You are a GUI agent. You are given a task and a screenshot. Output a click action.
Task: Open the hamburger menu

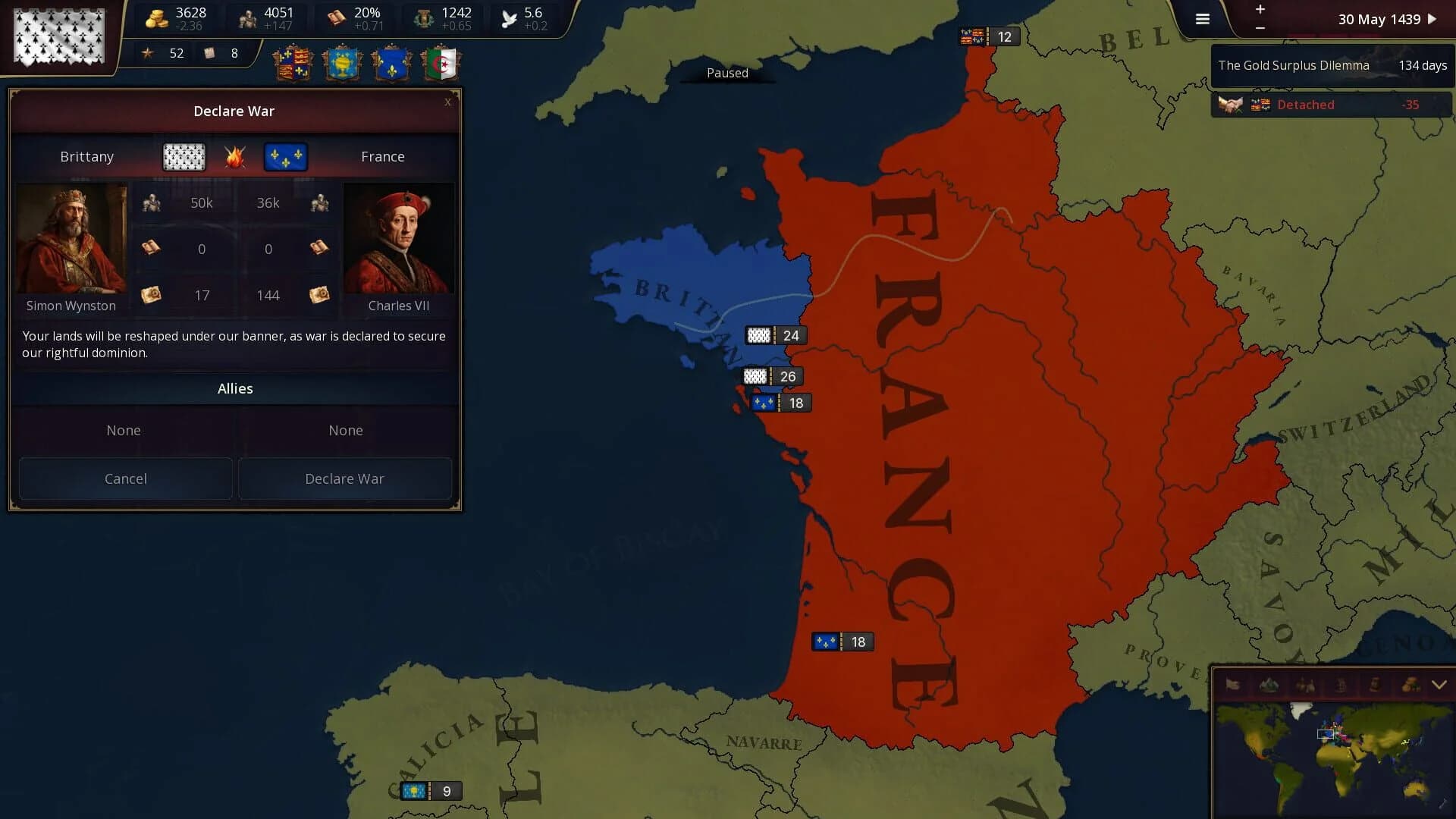click(1202, 19)
